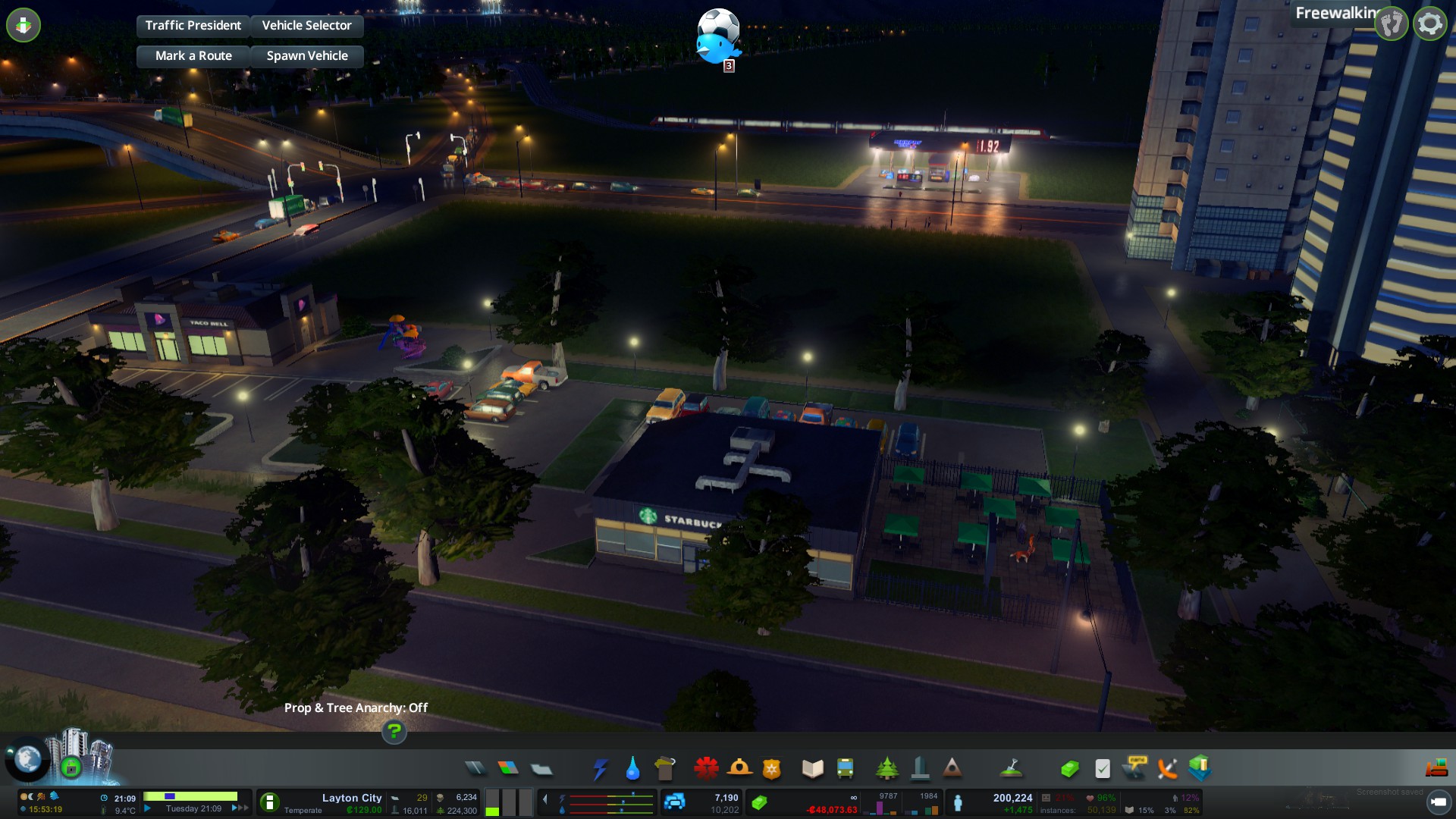
Task: Open the Vehicle Selector
Action: pos(306,26)
